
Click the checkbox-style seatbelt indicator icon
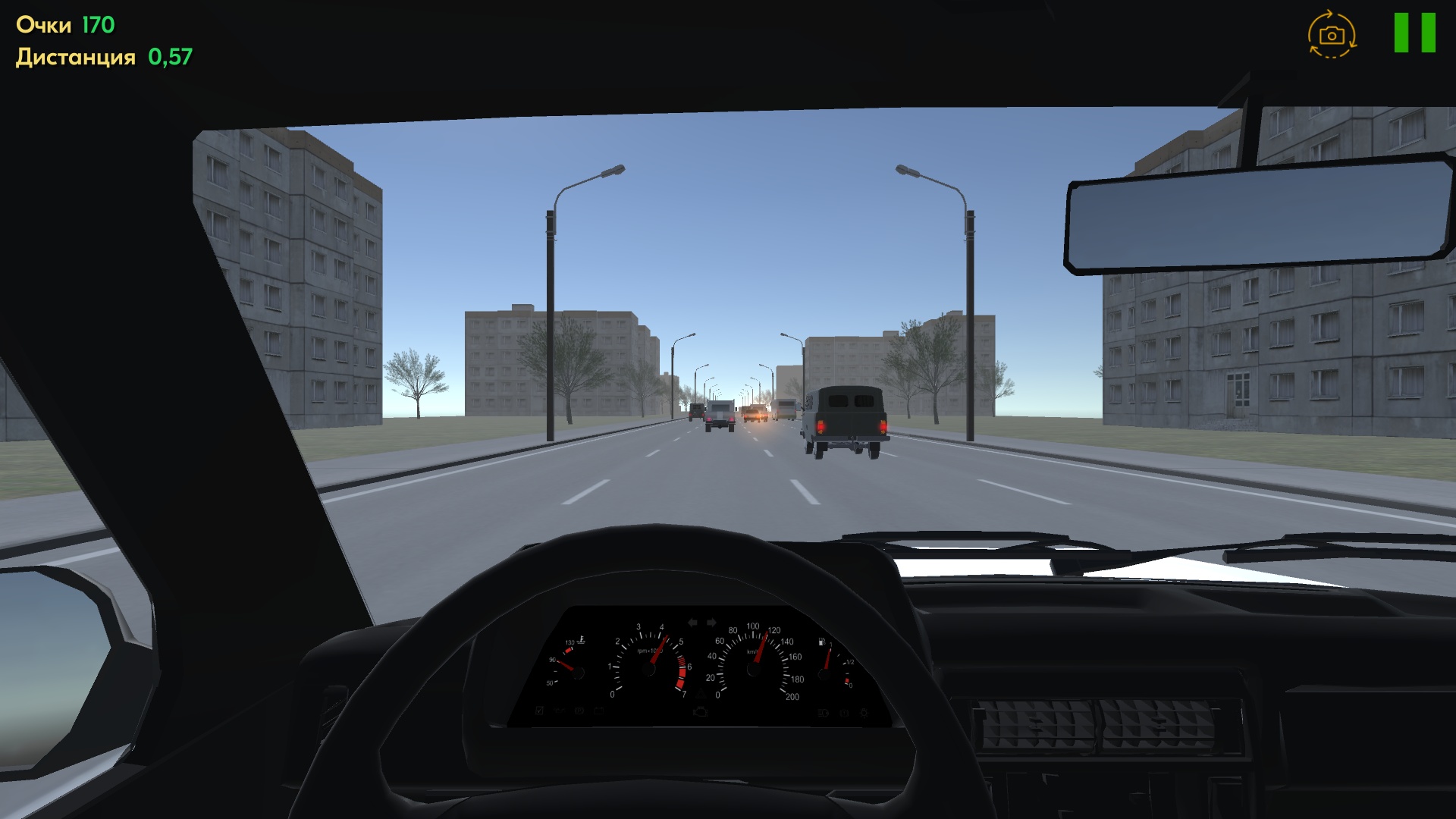click(x=539, y=711)
